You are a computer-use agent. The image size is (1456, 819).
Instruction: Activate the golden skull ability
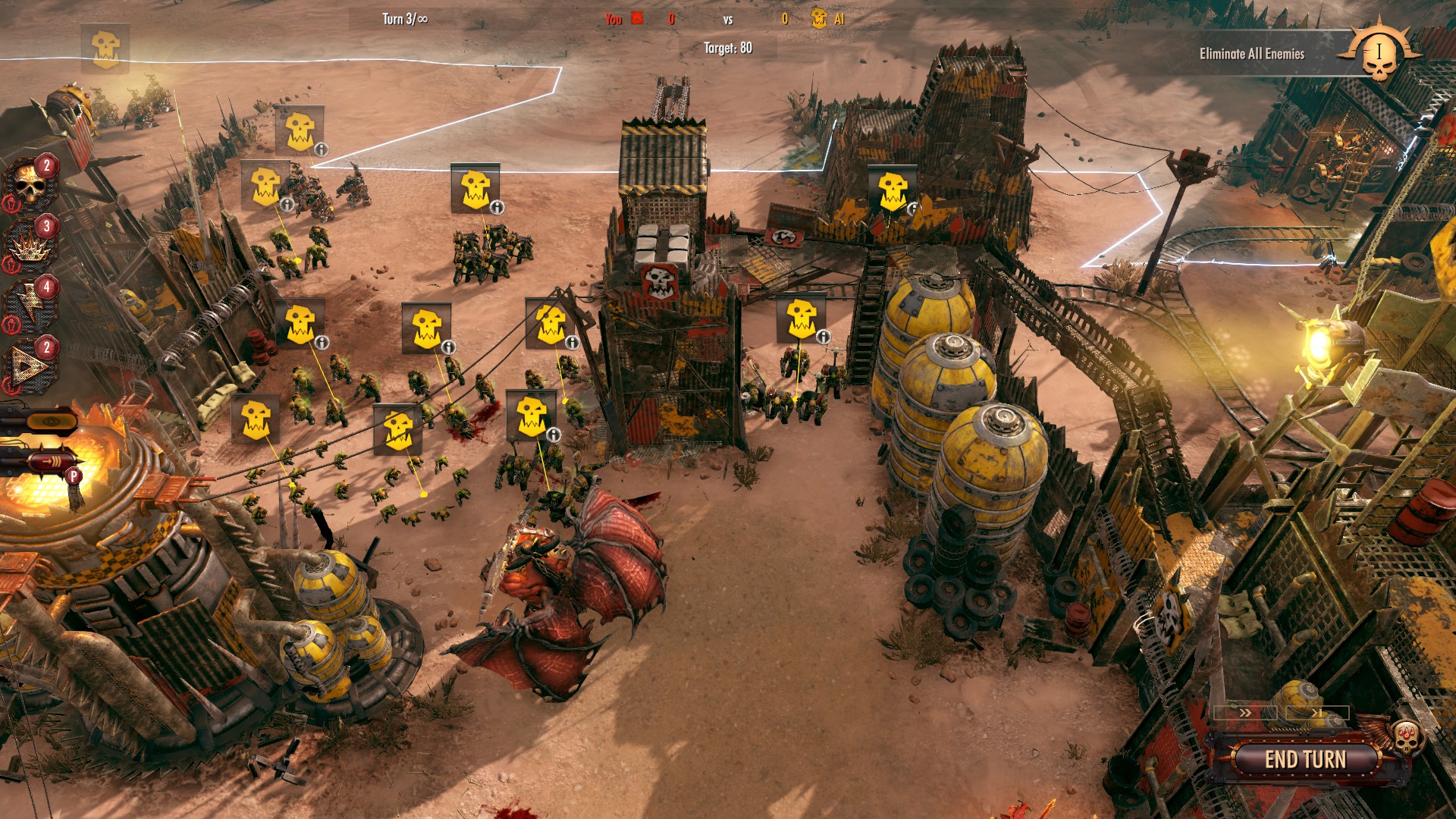tap(30, 186)
